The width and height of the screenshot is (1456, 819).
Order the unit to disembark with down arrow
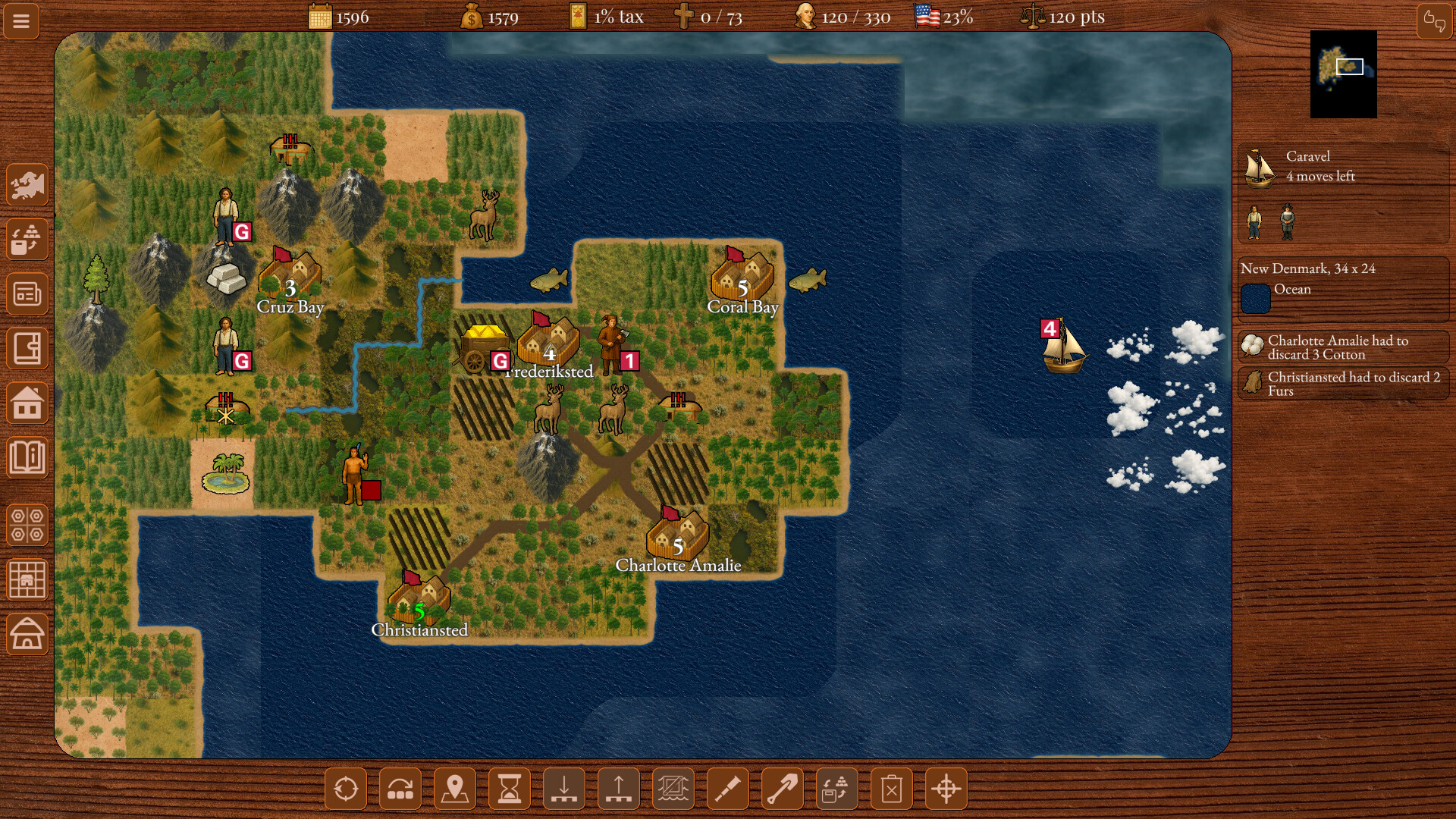pyautogui.click(x=563, y=789)
